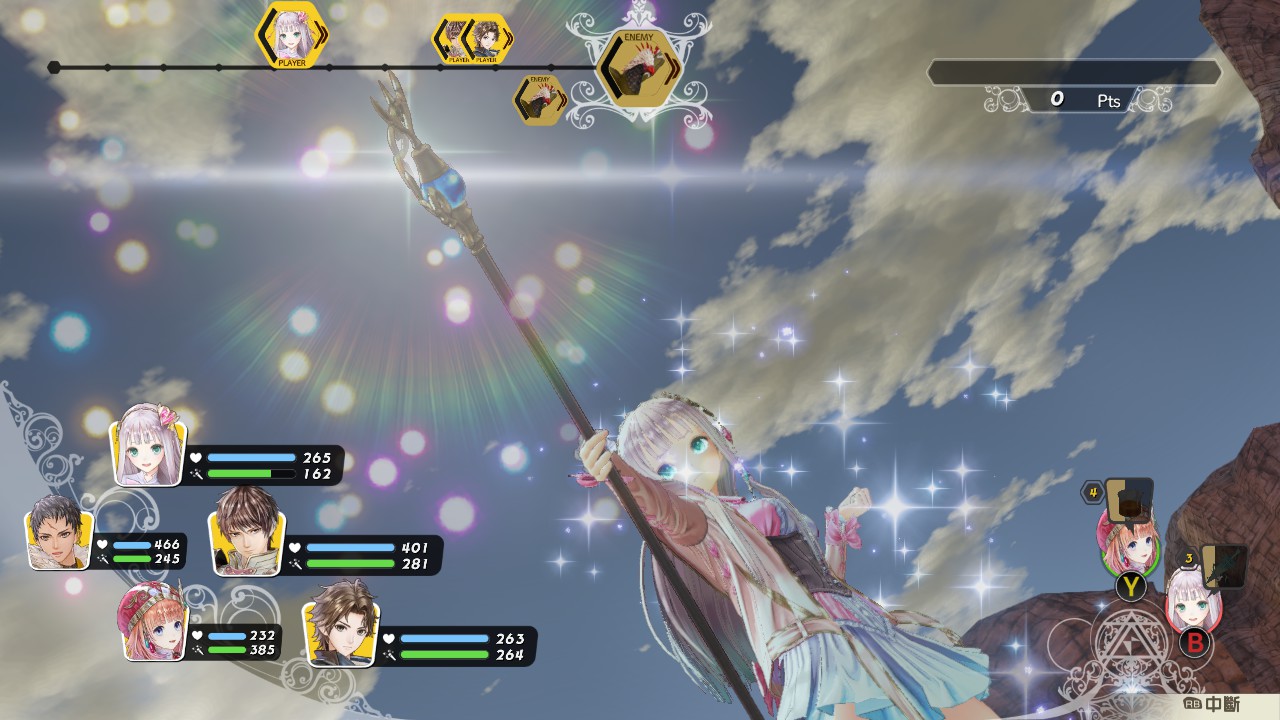The width and height of the screenshot is (1280, 720).
Task: Select the small enemy marker below the timeline
Action: [x=540, y=100]
